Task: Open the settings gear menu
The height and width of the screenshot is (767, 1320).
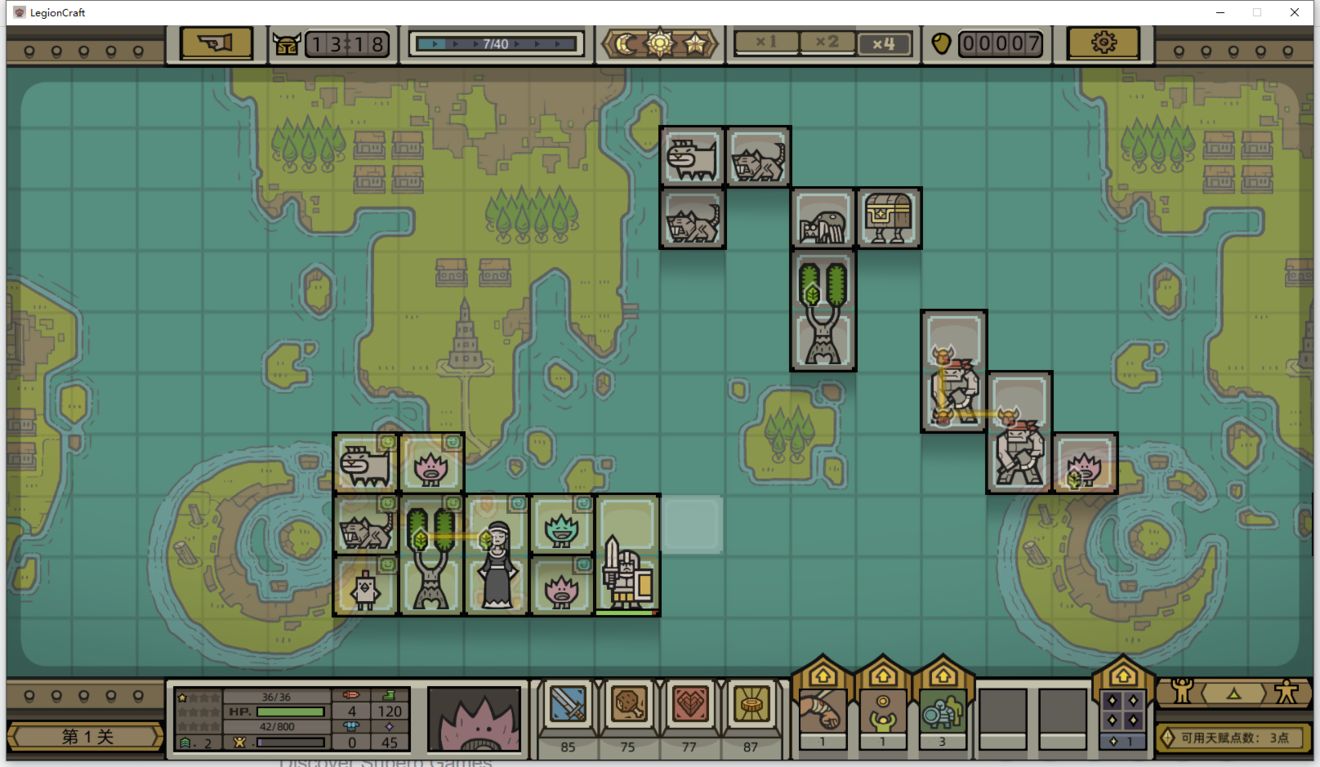Action: pyautogui.click(x=1103, y=44)
